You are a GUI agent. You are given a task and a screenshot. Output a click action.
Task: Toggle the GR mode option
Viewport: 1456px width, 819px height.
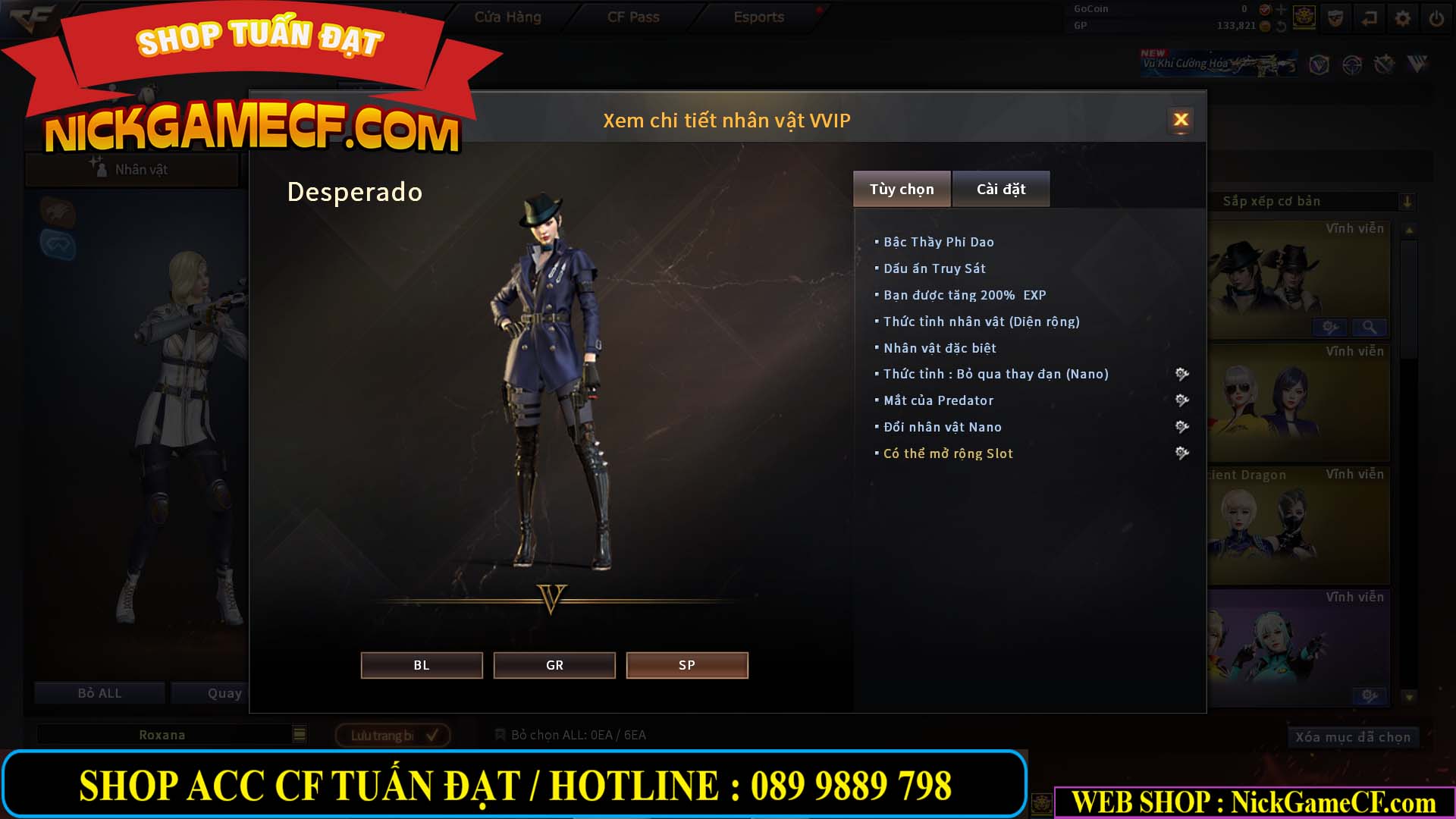point(554,665)
